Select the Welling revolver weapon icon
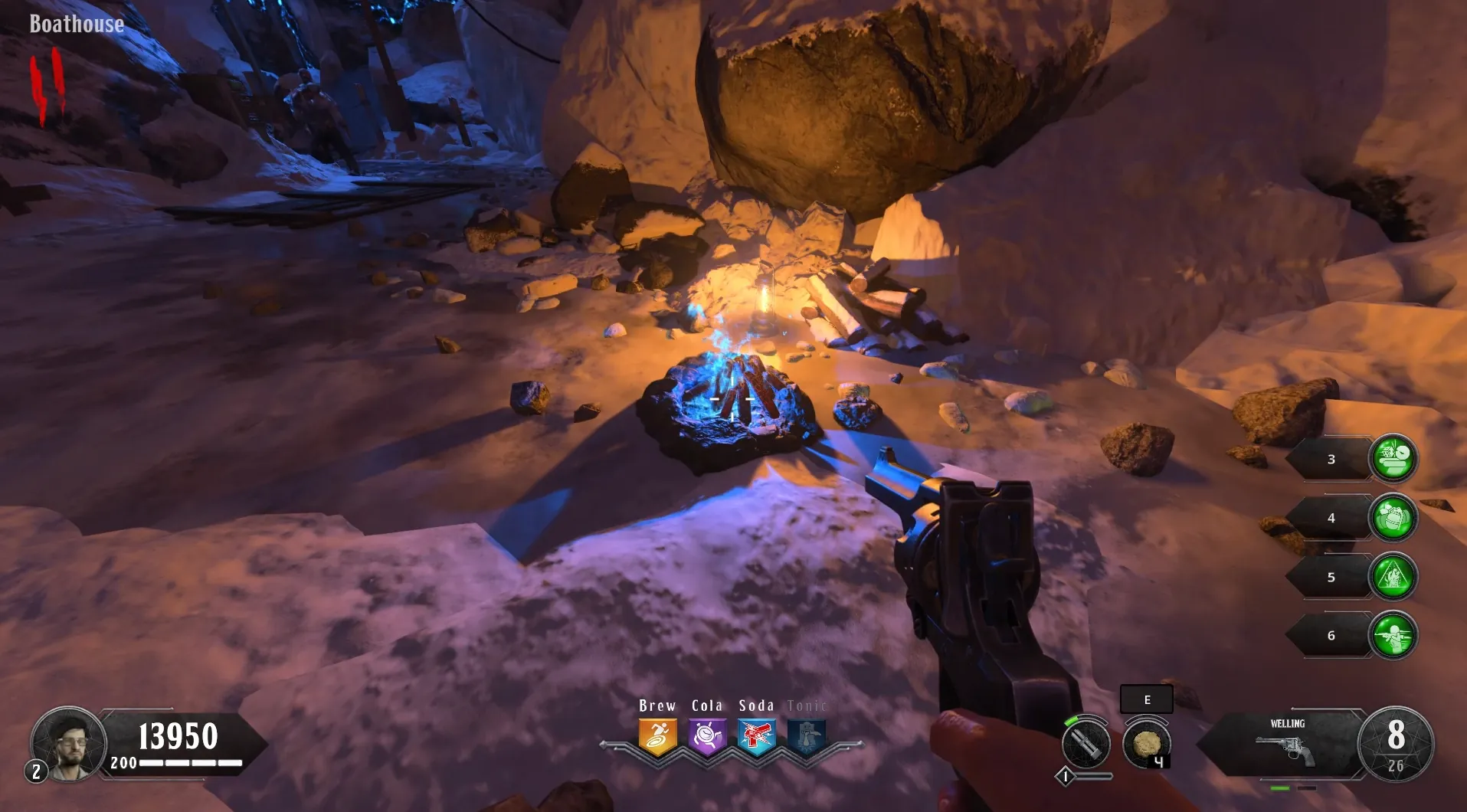Screen dimensions: 1467x812 [x=1286, y=748]
